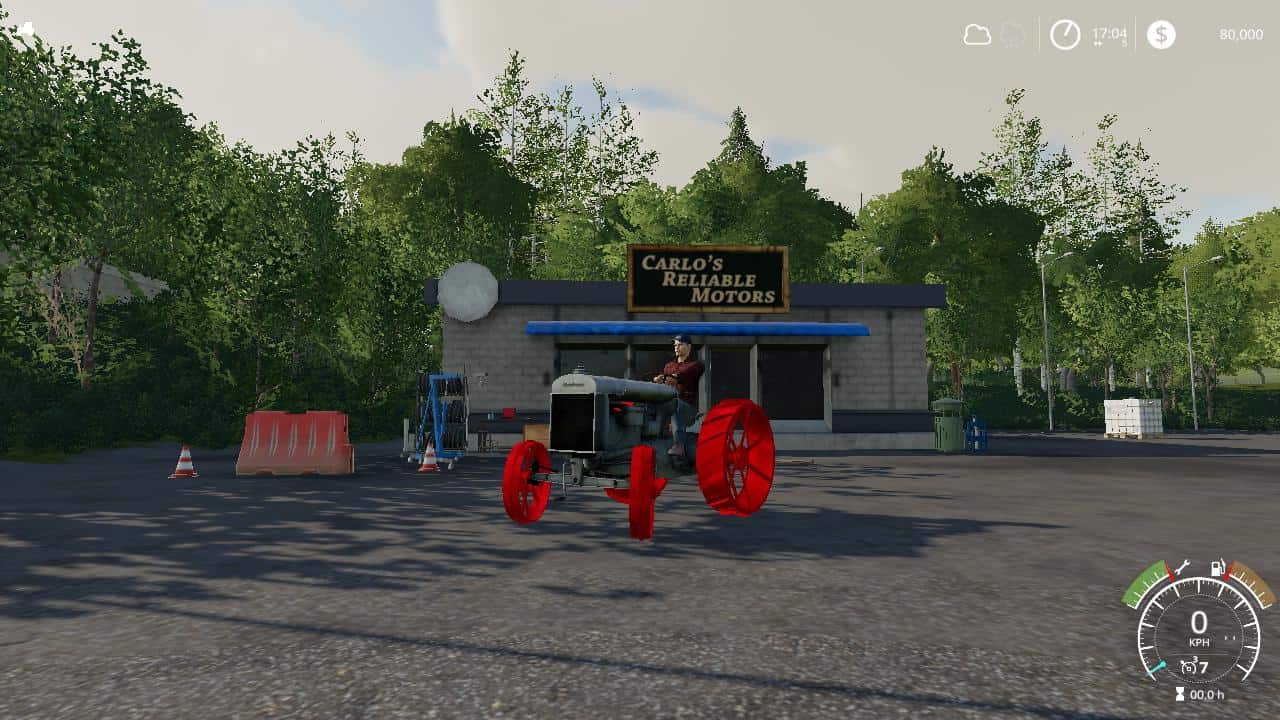The width and height of the screenshot is (1280, 720).
Task: Click the fuel pump icon above the gauge
Action: 1217,568
